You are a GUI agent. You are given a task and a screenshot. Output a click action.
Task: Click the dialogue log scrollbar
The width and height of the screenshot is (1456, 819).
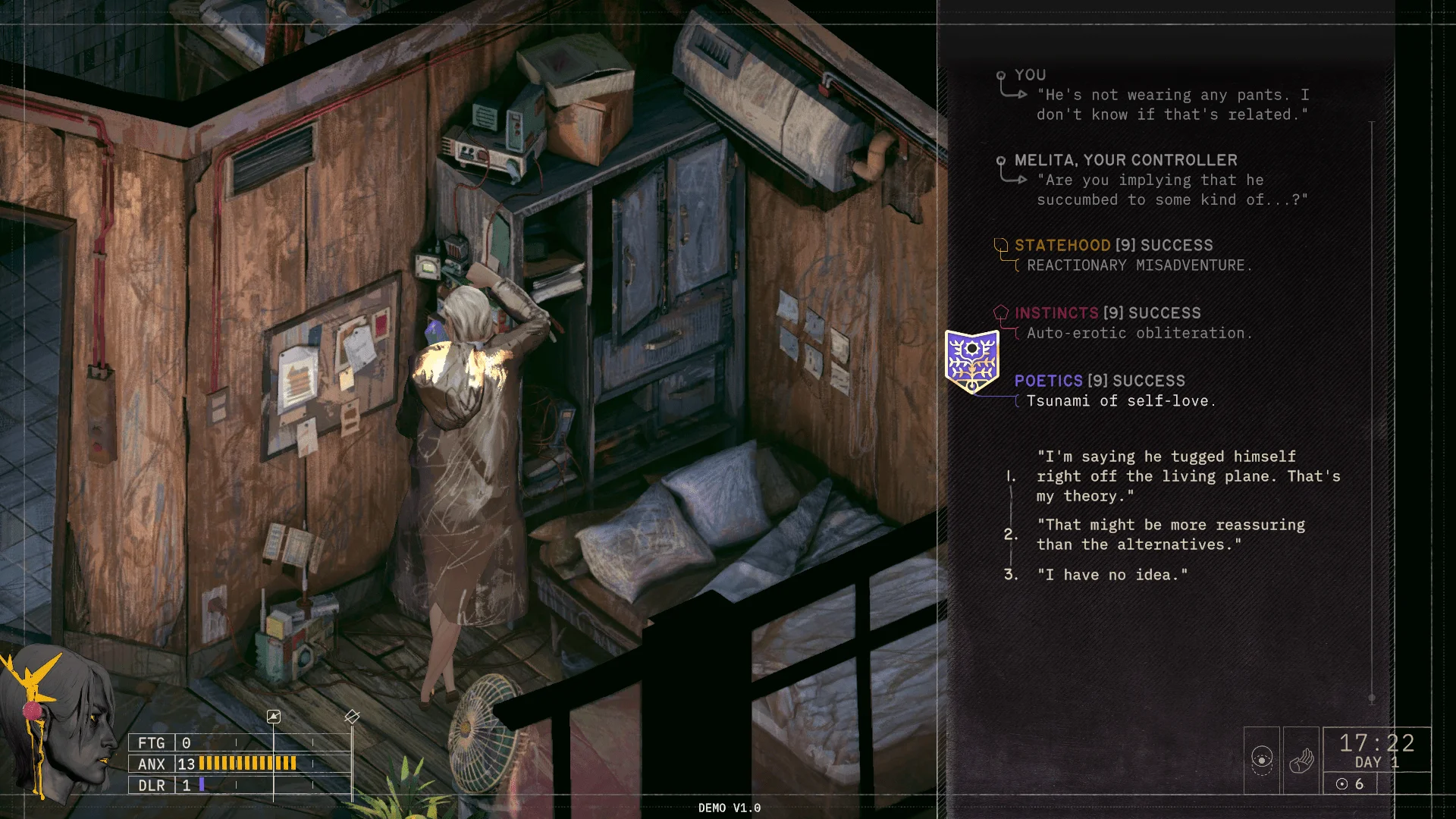(1372, 409)
